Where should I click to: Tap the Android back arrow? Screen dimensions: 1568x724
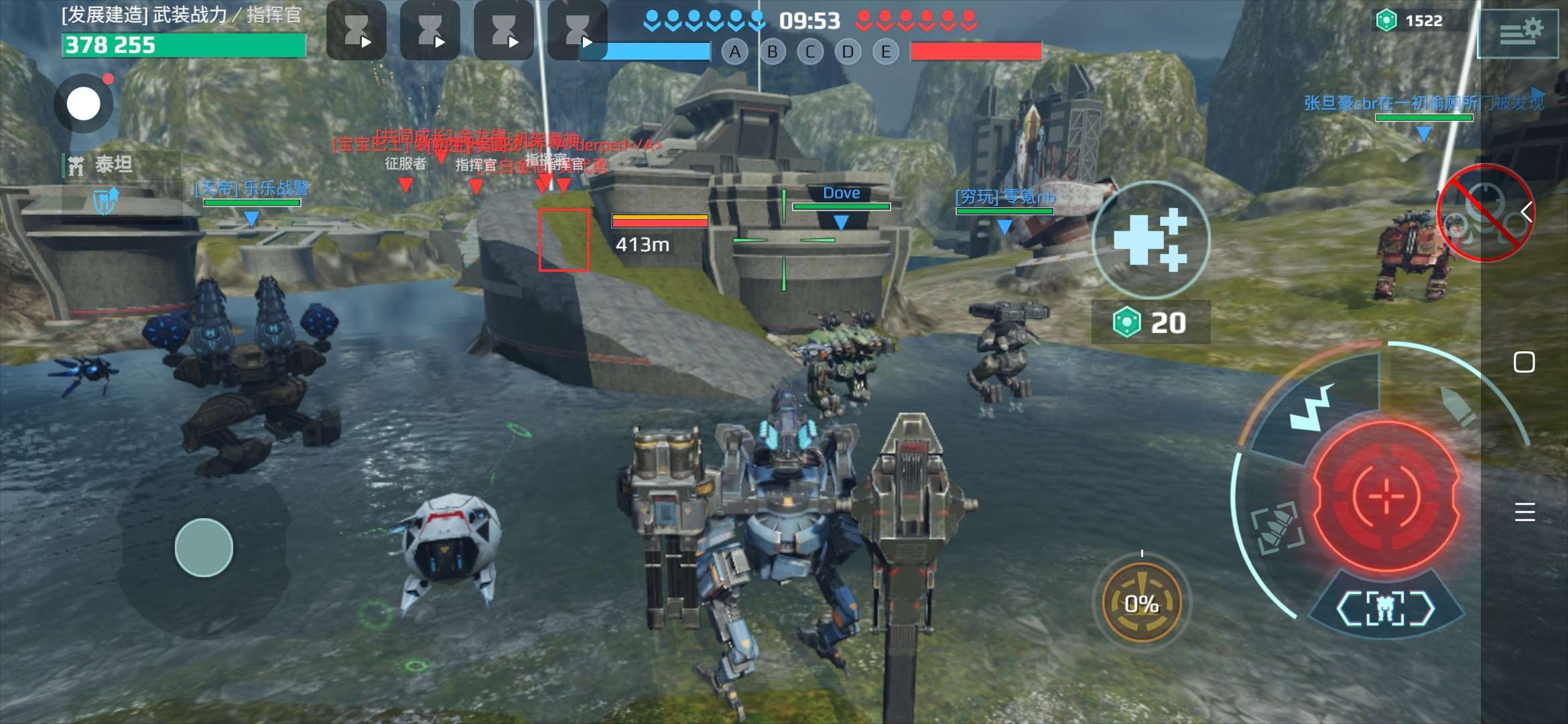pos(1527,212)
